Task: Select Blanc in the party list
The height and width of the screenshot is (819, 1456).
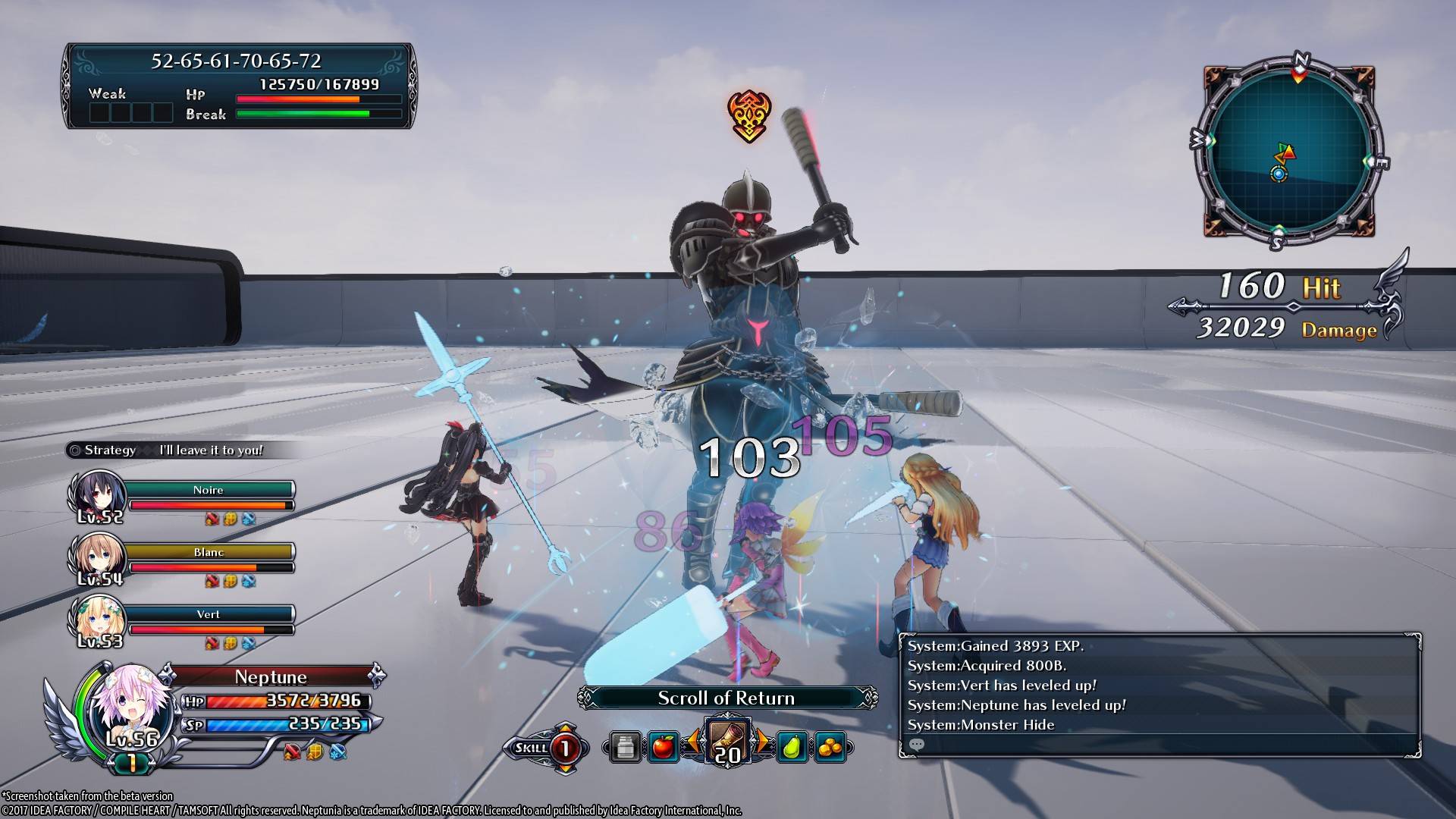Action: 208,553
